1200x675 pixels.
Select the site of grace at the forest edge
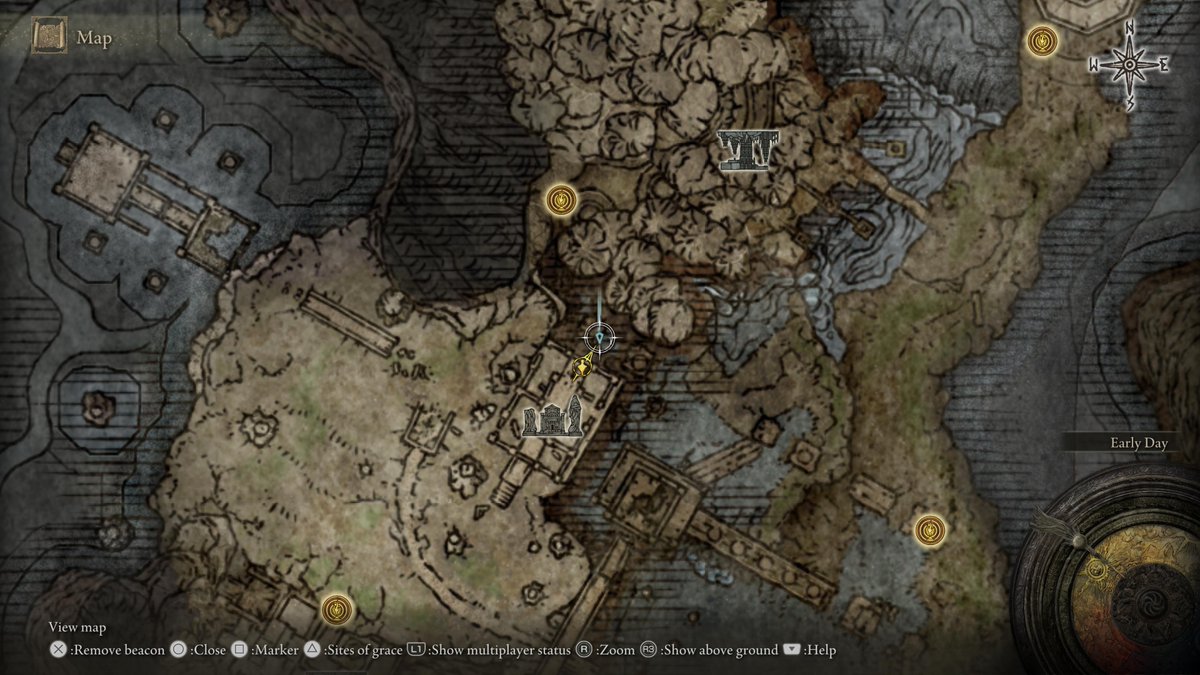coord(561,200)
